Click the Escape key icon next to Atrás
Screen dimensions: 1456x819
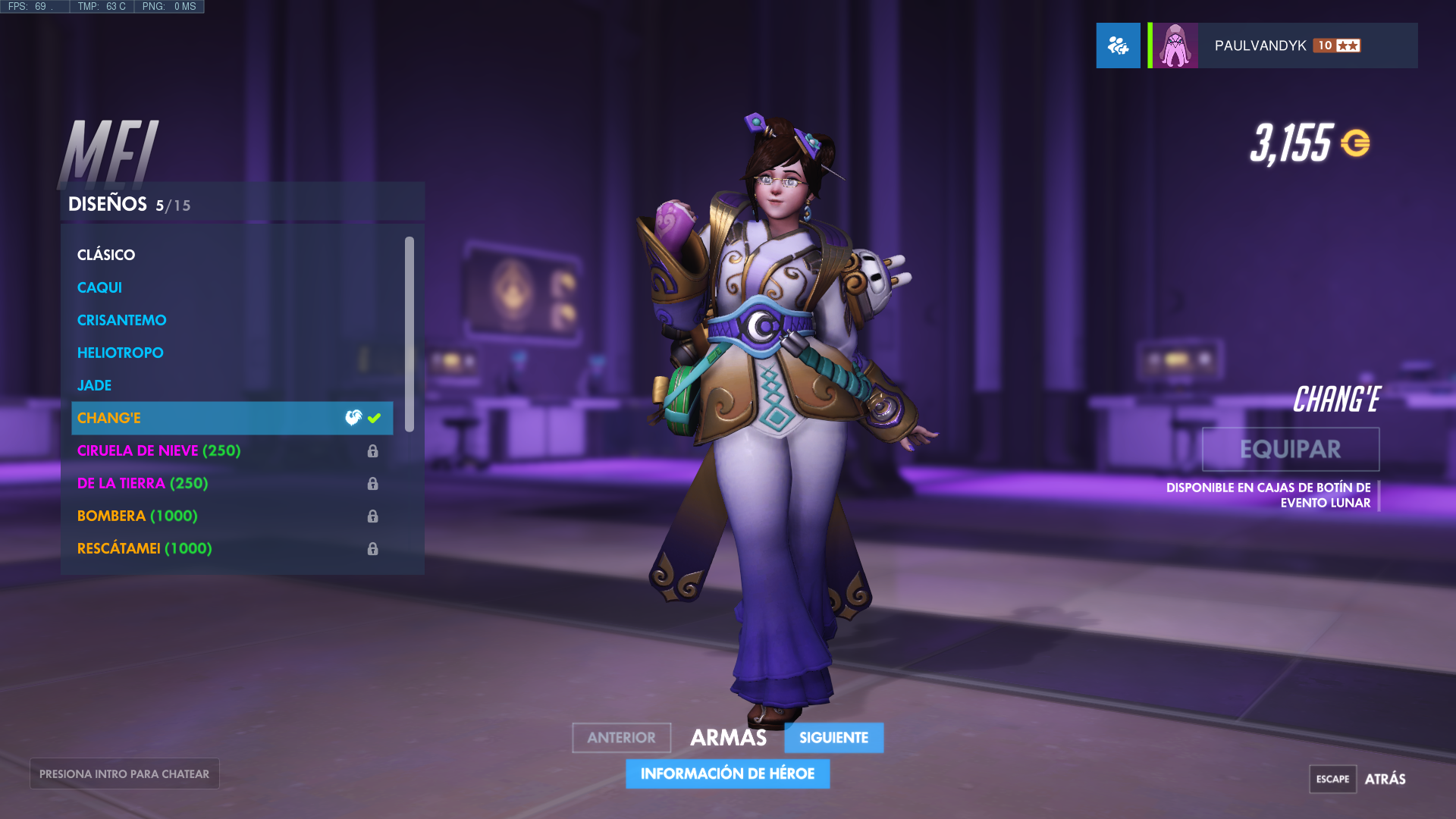pyautogui.click(x=1334, y=779)
